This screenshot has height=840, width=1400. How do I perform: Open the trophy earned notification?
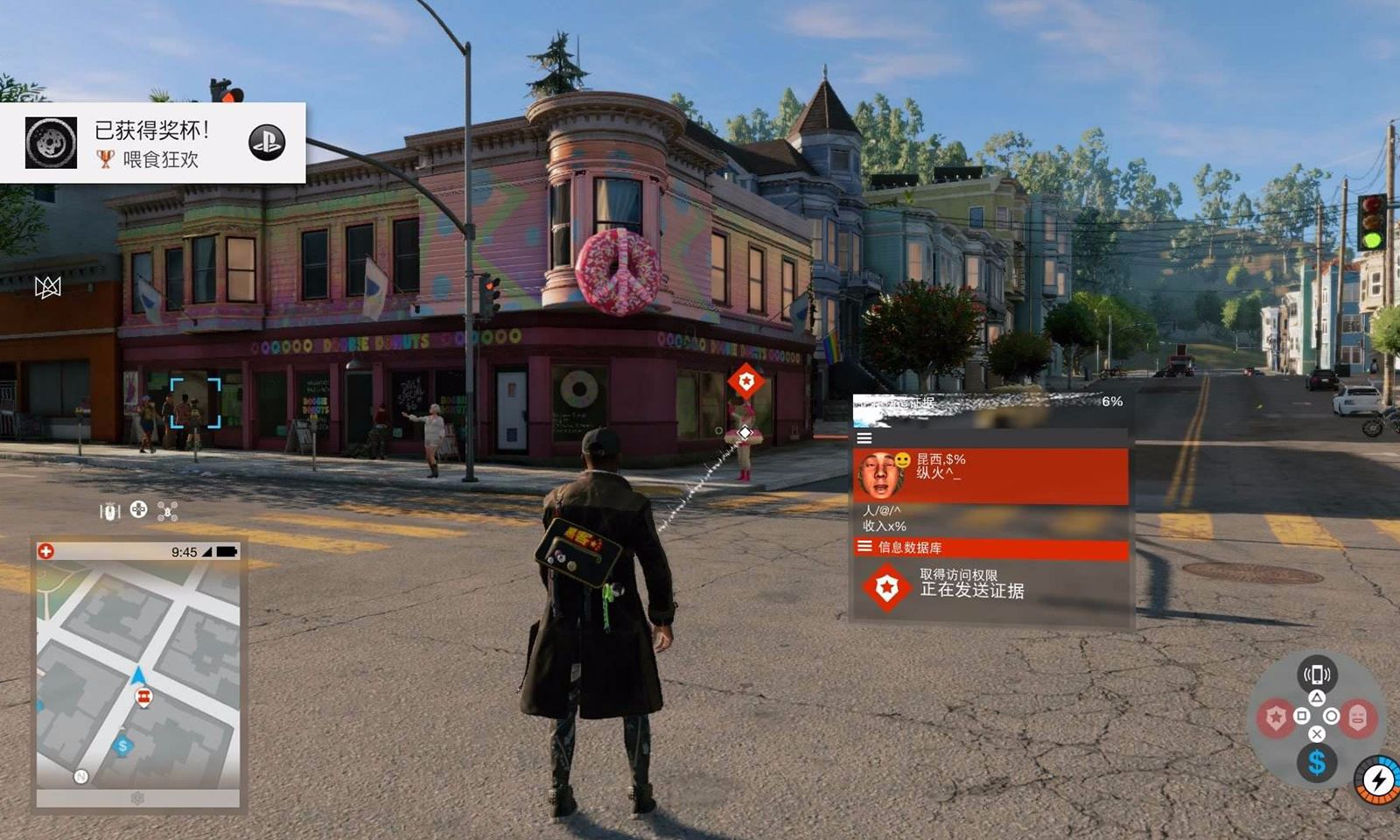152,143
